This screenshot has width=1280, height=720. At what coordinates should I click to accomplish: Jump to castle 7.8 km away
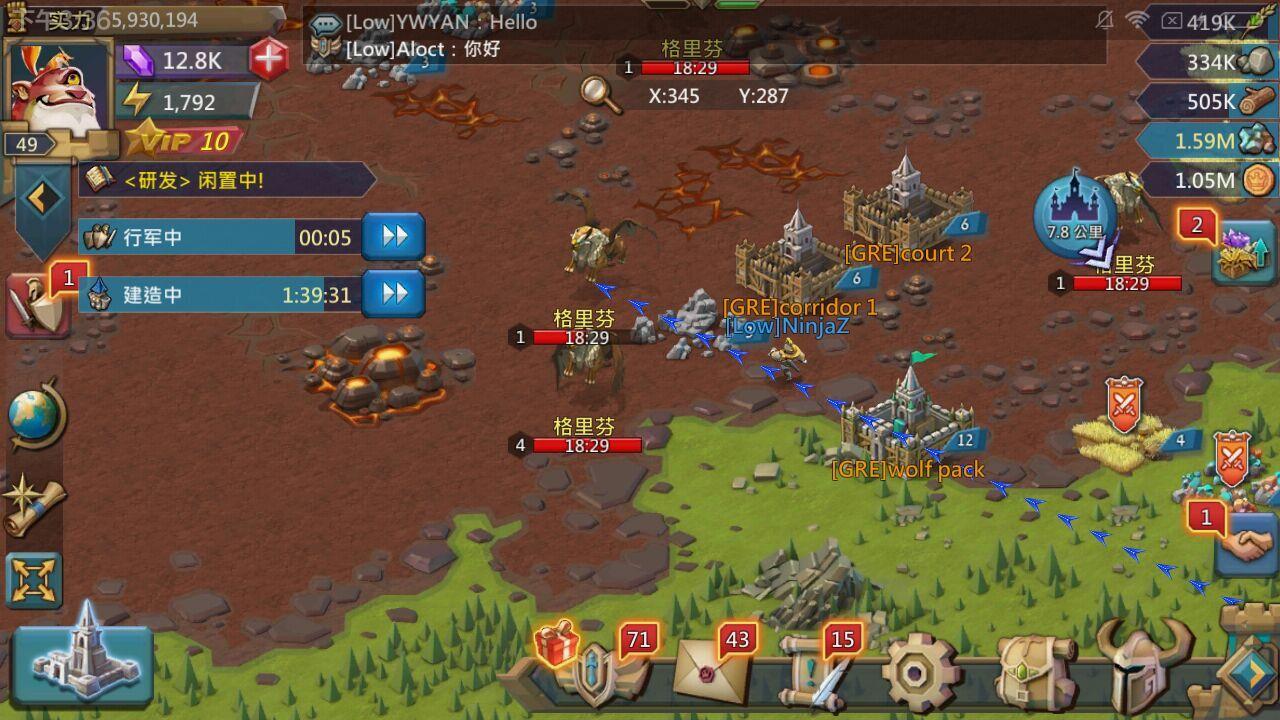click(1075, 212)
